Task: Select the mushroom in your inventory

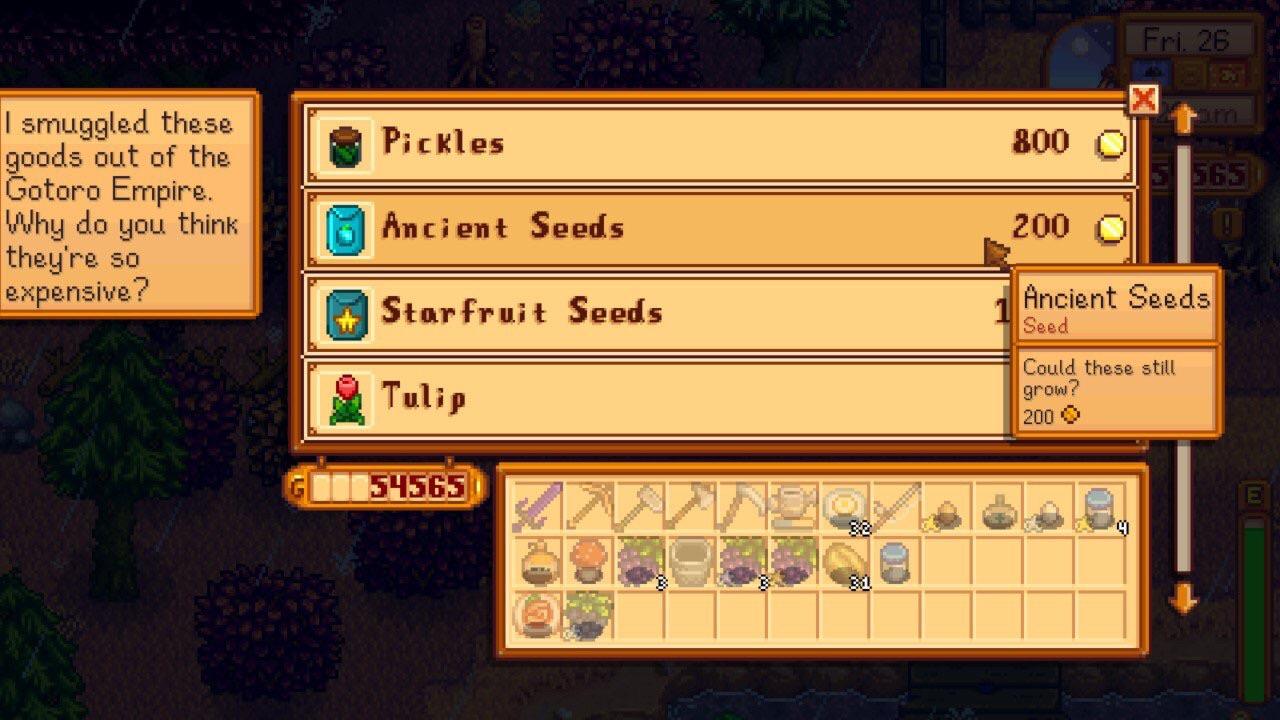Action: [592, 561]
